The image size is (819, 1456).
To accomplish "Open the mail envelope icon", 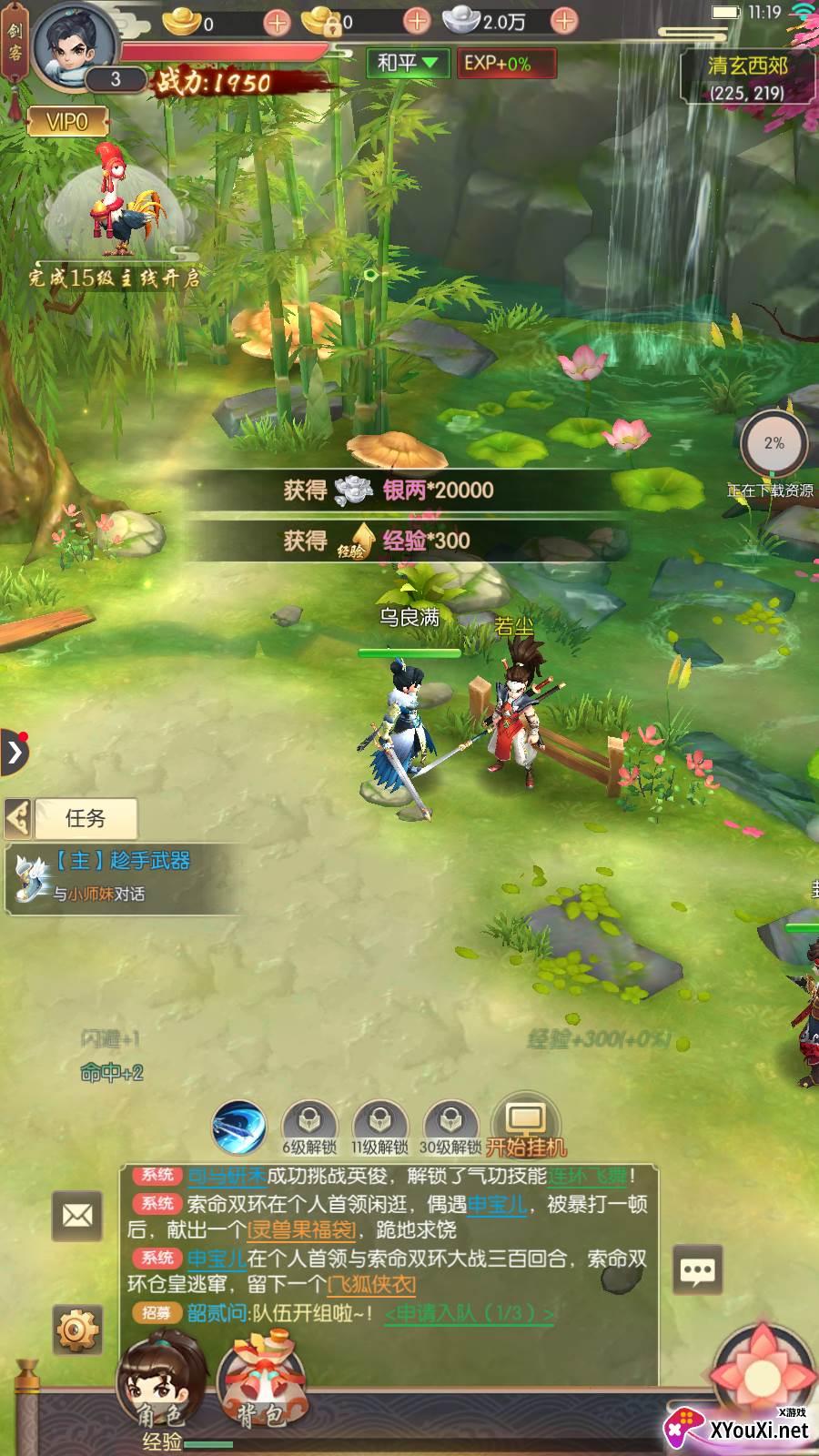I will (77, 1215).
